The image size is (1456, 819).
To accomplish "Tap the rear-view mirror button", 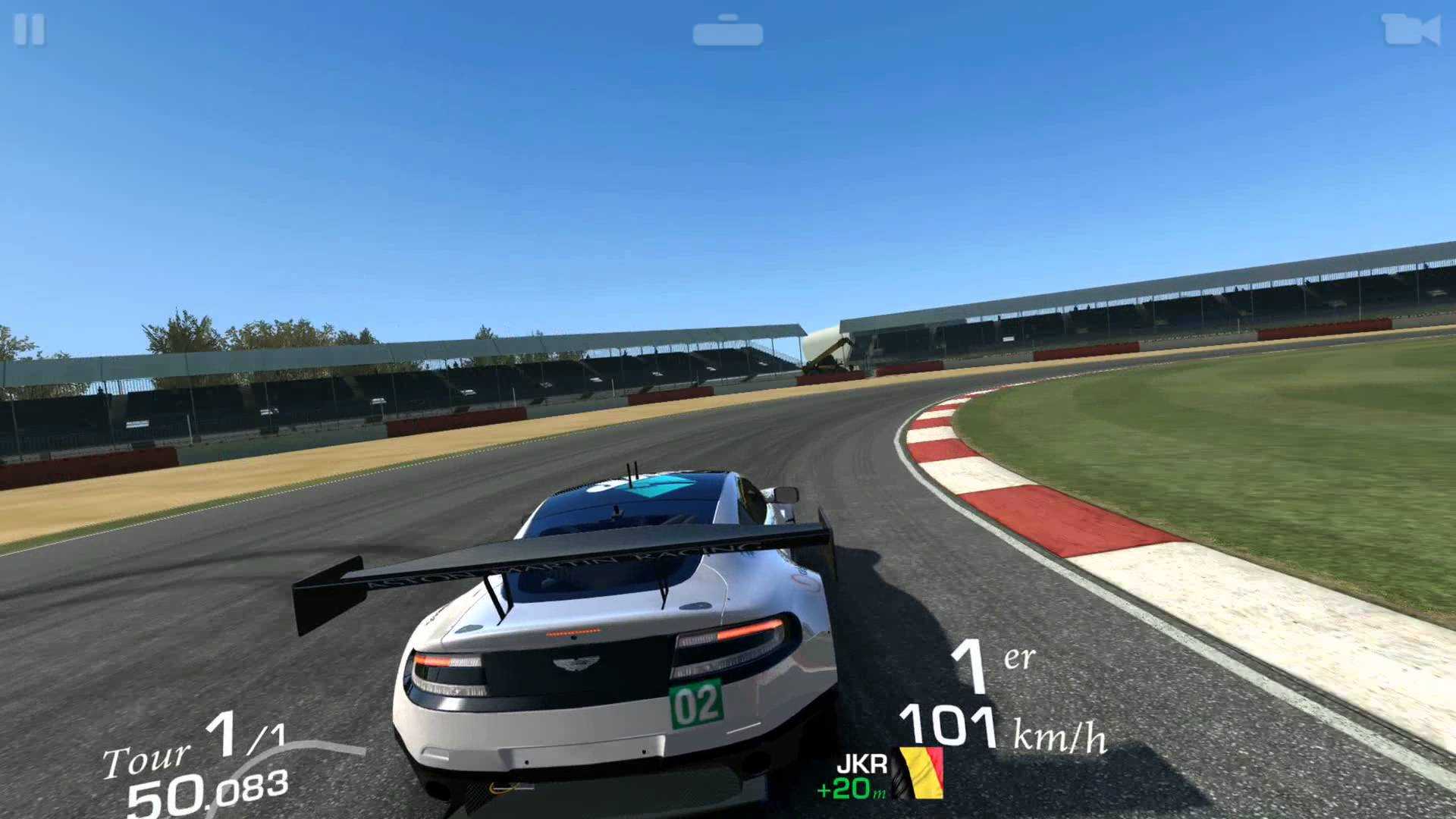I will coord(727,31).
